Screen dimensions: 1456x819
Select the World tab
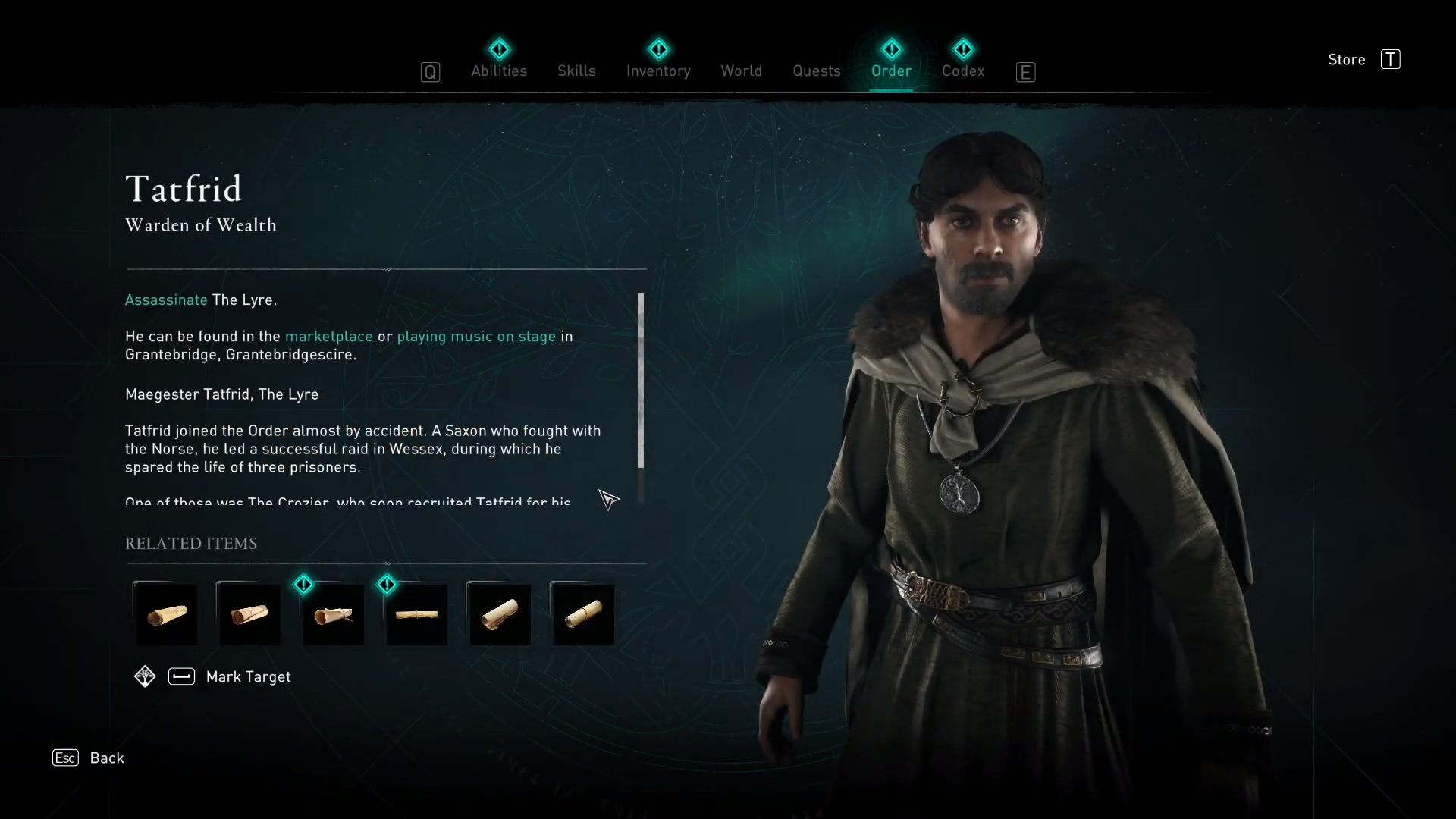click(x=741, y=71)
